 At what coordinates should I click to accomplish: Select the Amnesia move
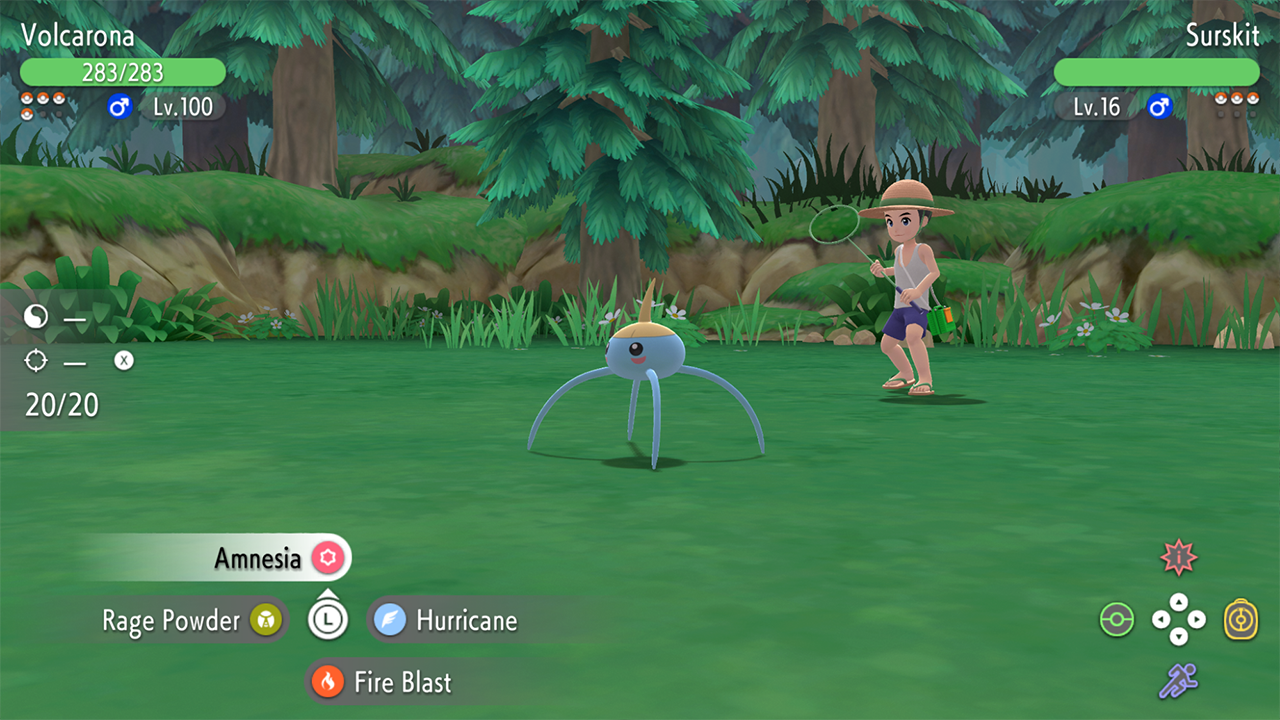pyautogui.click(x=258, y=558)
